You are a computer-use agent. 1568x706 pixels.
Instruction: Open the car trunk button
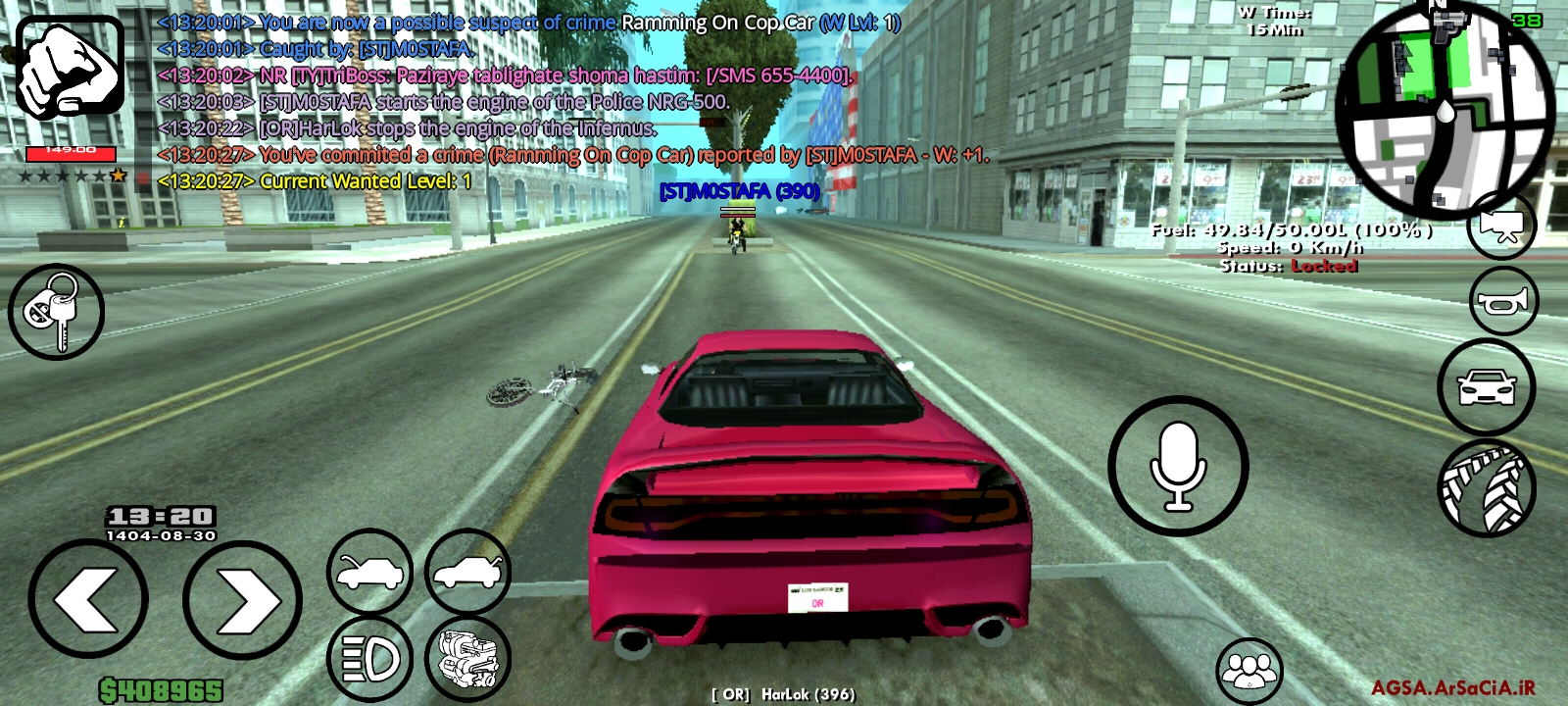(467, 572)
